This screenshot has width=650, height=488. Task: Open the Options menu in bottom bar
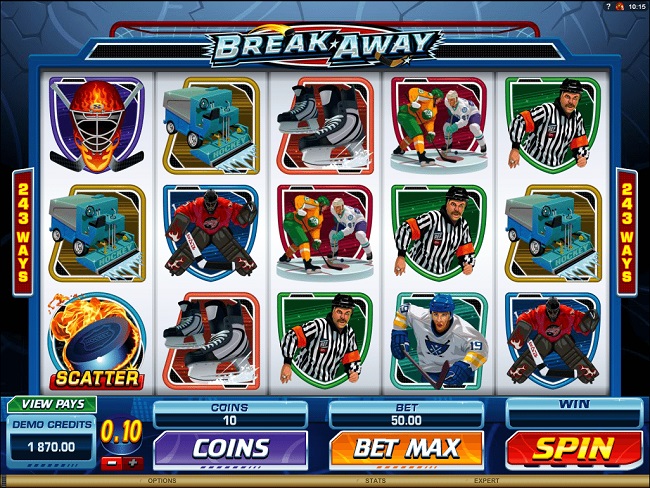pos(162,481)
